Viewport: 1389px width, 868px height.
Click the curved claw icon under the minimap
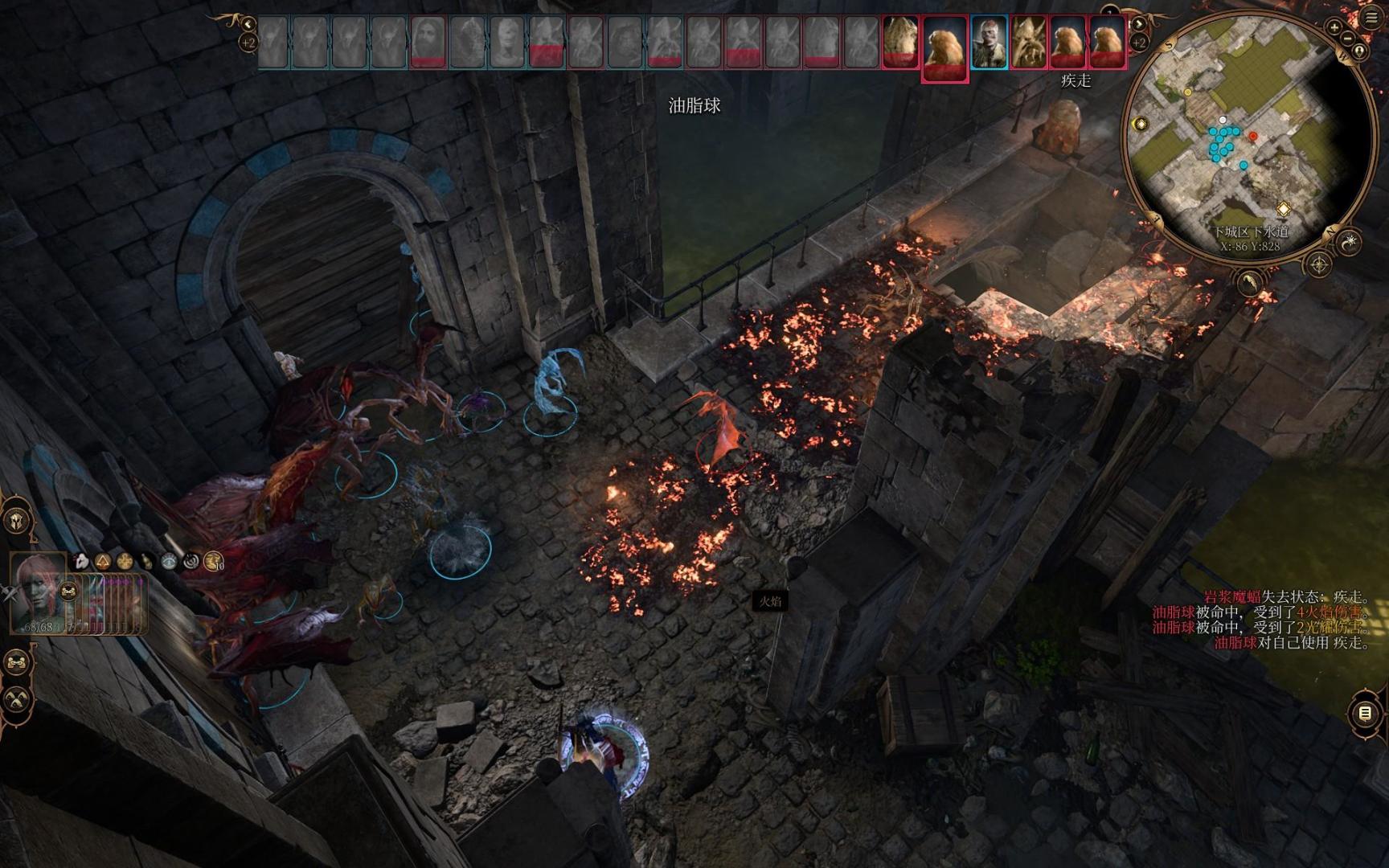click(1251, 282)
